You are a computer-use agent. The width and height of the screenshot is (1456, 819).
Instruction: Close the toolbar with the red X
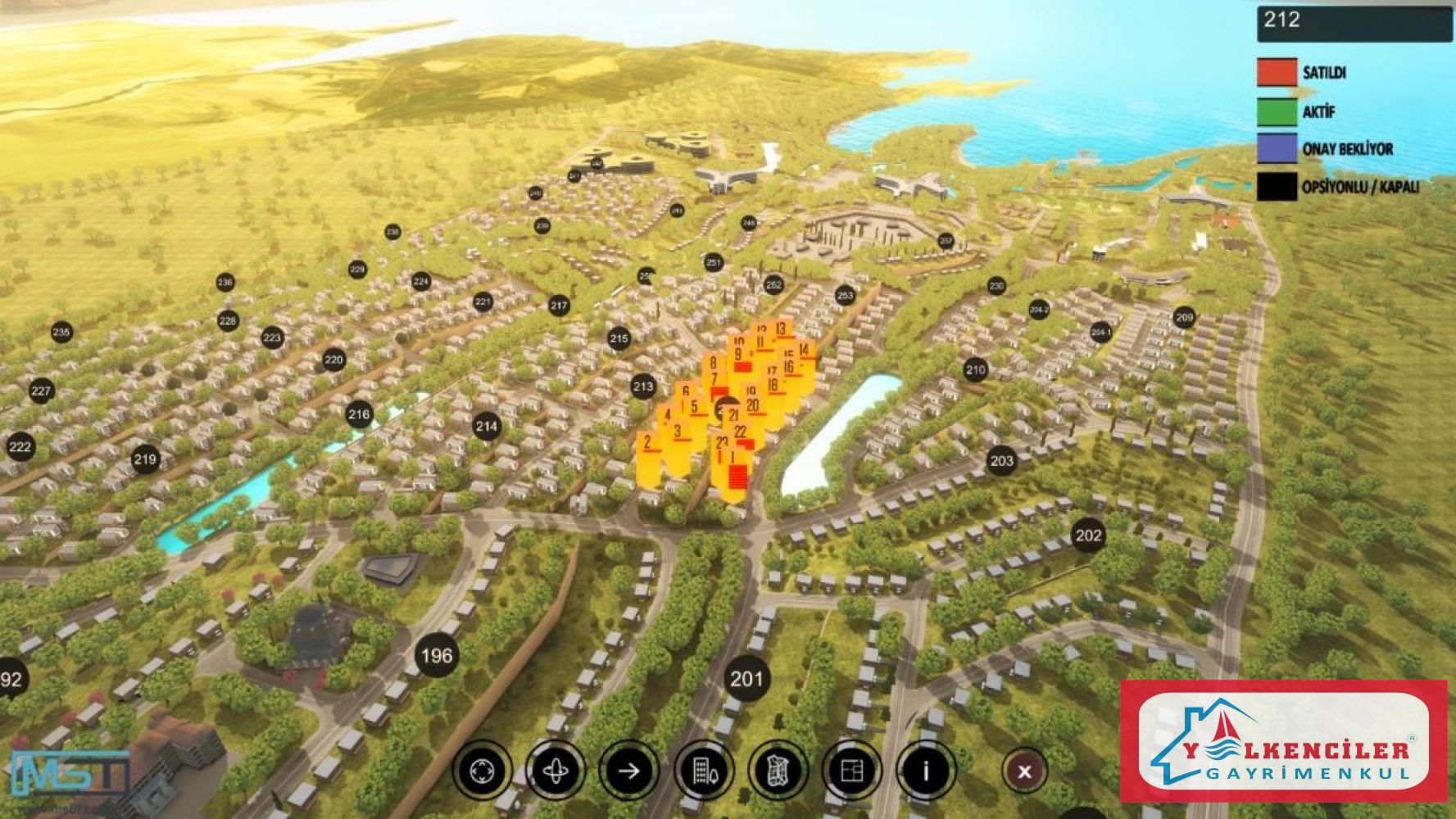point(1024,771)
